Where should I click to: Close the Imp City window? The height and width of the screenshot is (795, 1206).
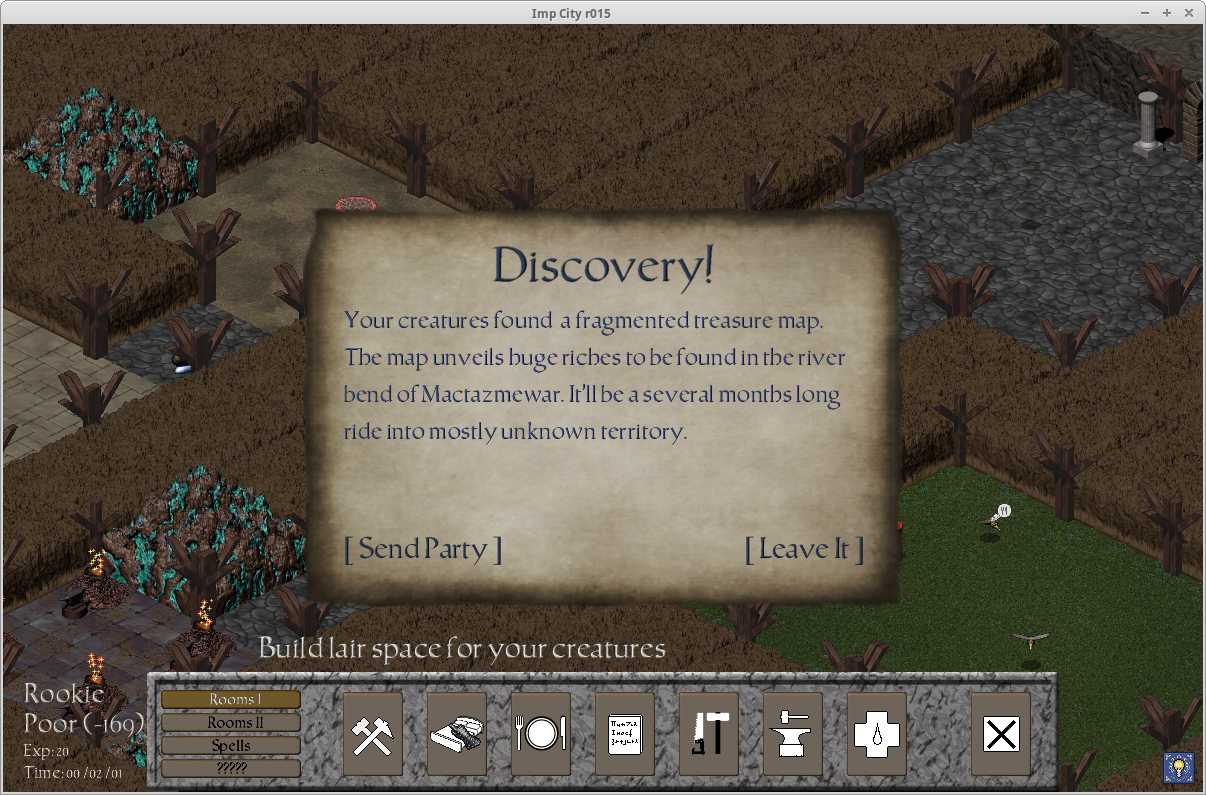(1189, 12)
